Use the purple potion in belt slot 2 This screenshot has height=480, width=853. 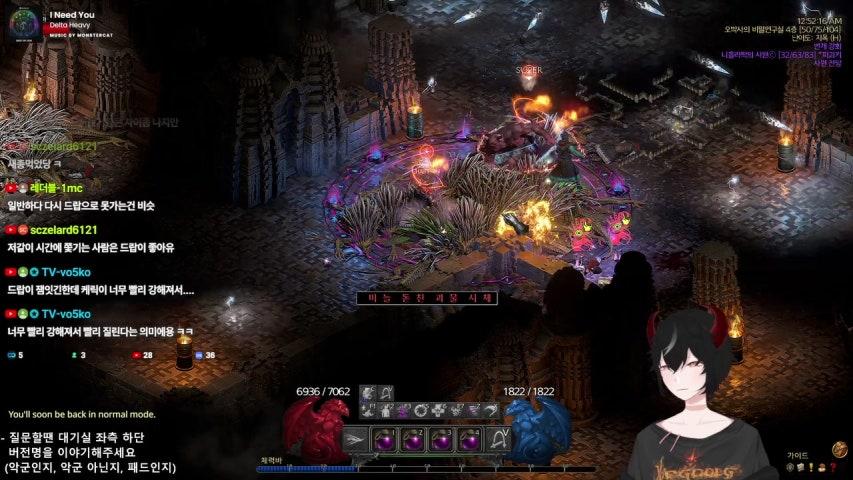point(413,439)
